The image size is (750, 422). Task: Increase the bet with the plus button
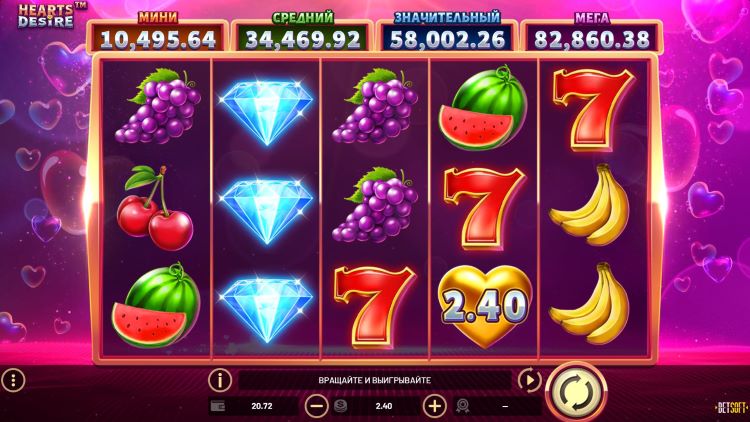434,406
